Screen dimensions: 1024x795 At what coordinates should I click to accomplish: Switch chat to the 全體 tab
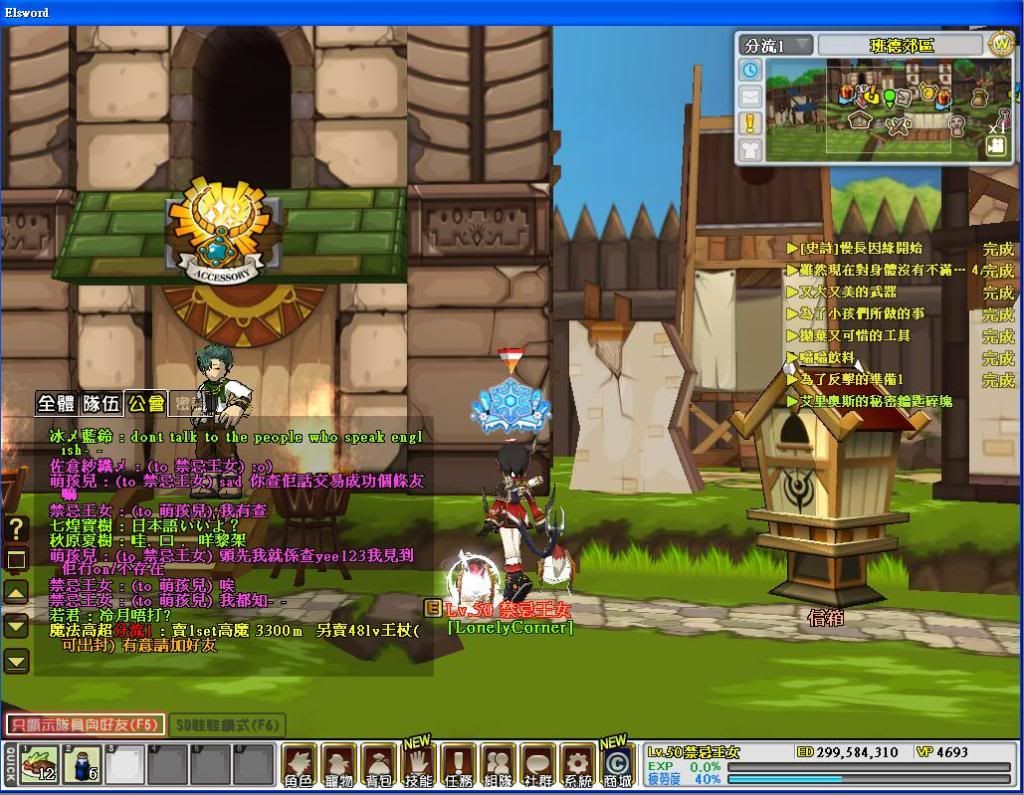click(56, 403)
